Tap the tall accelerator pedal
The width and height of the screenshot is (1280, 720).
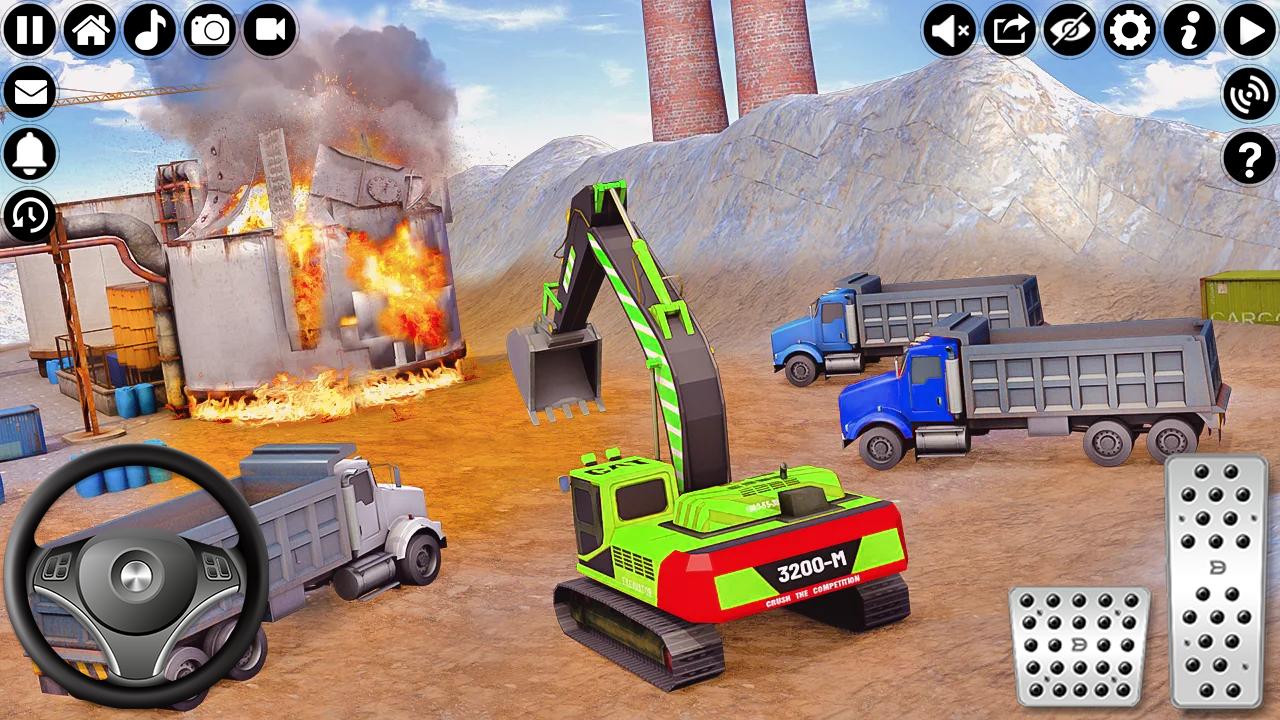pos(1217,581)
